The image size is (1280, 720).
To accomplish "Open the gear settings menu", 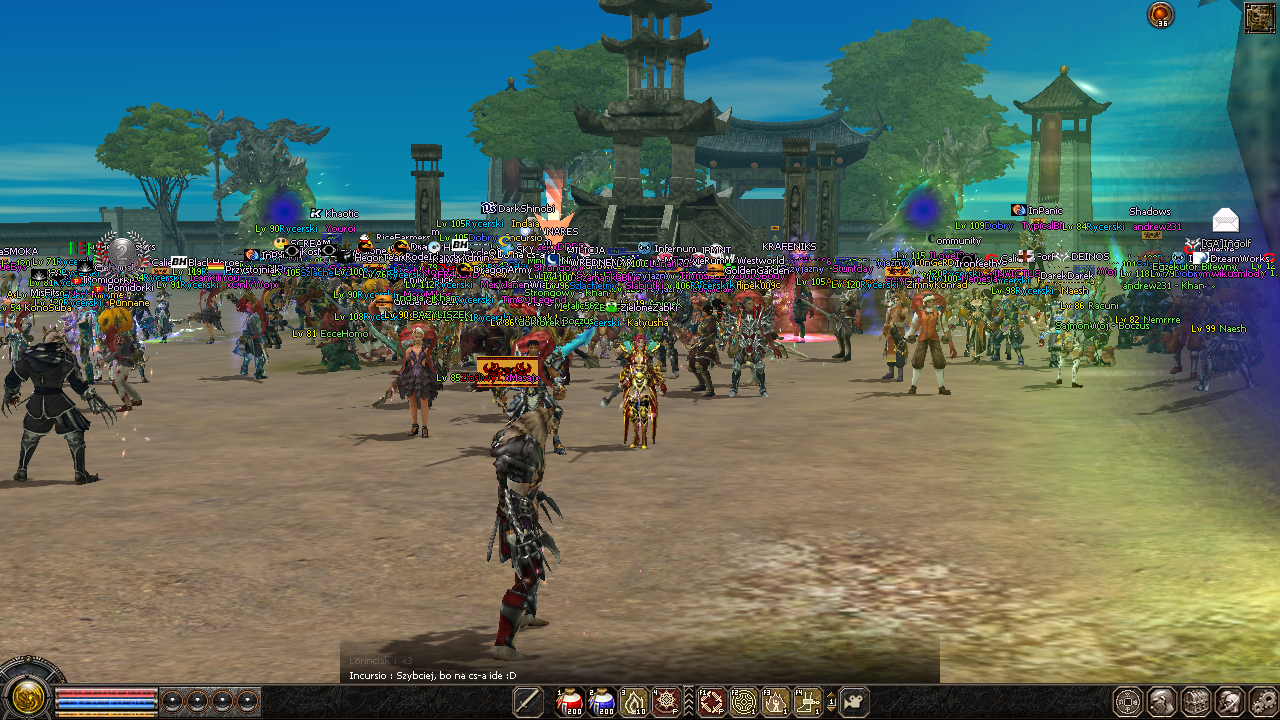I will pyautogui.click(x=1263, y=702).
